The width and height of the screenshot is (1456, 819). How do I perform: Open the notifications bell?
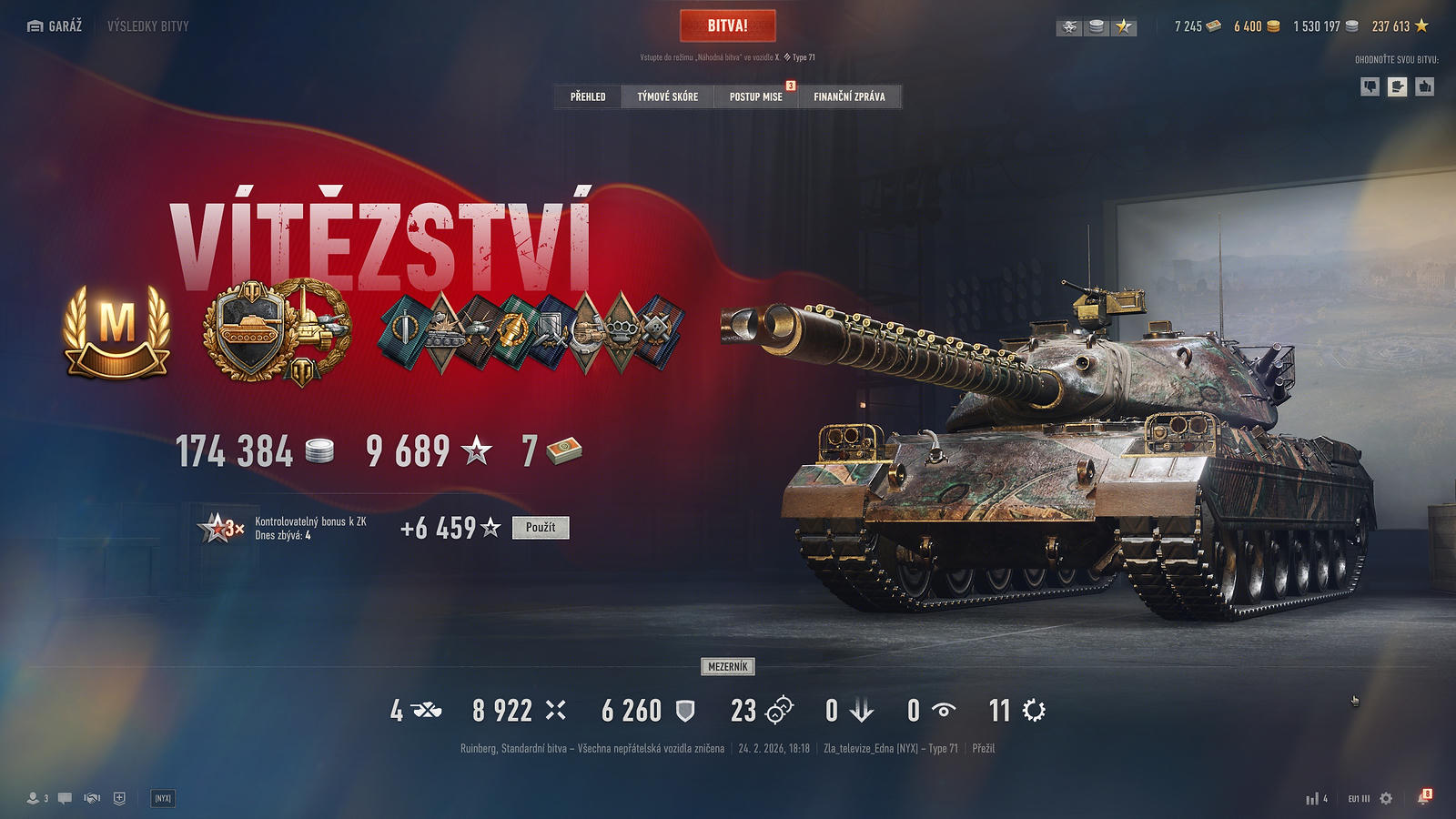pyautogui.click(x=1423, y=798)
